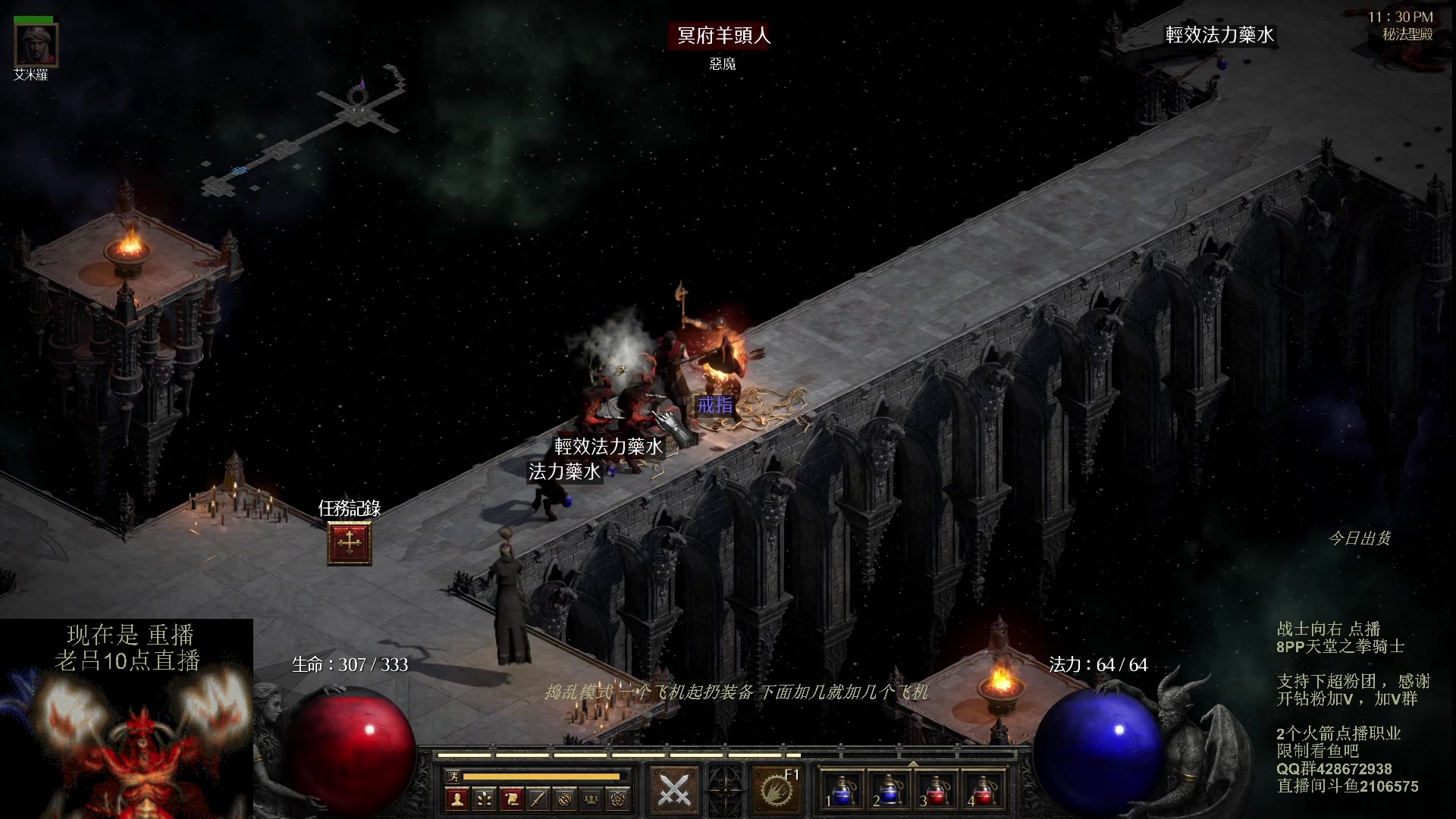Open the 任務記錄 quest log button

click(x=349, y=543)
